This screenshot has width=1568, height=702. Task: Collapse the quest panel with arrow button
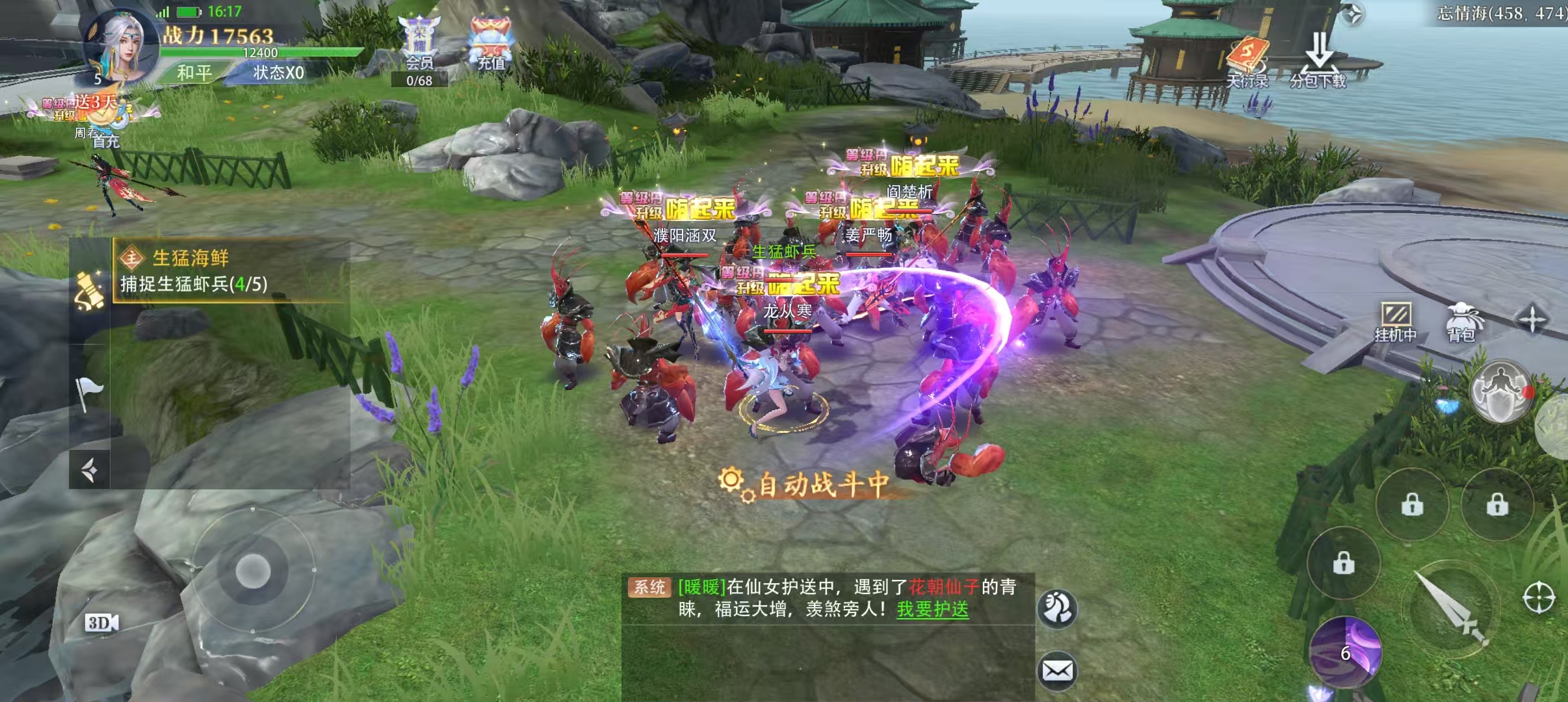(90, 469)
